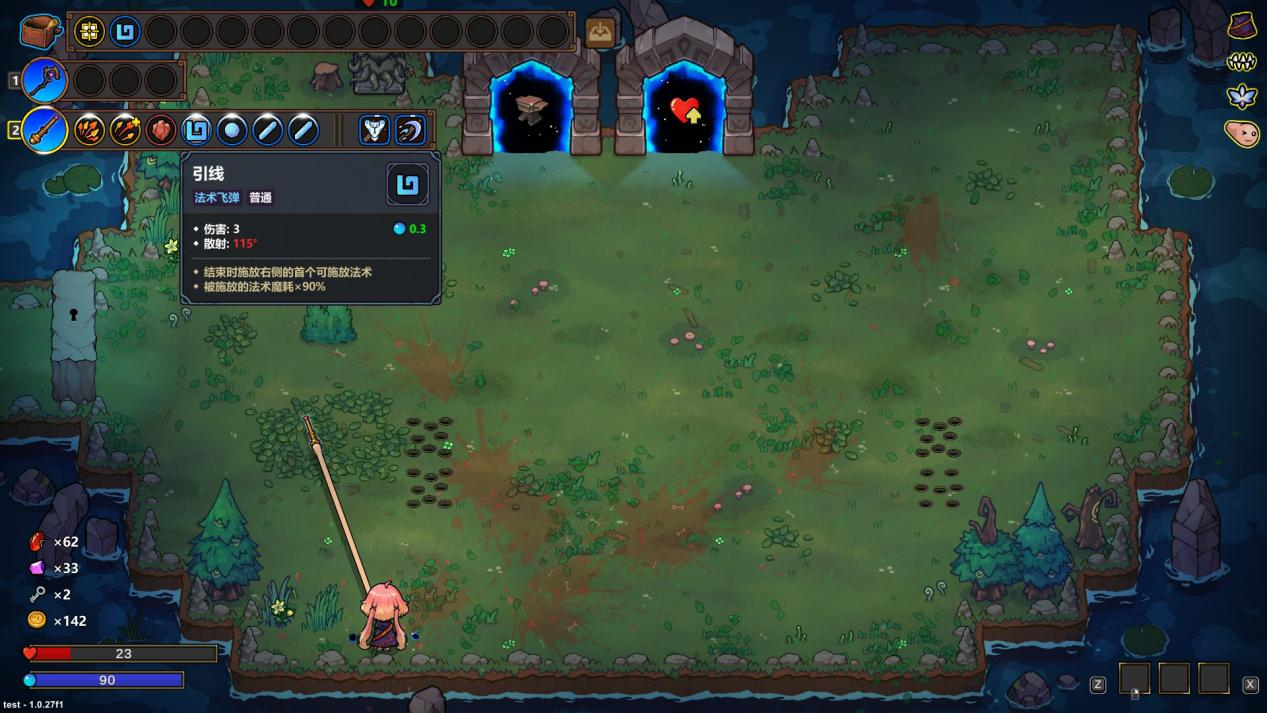This screenshot has width=1267, height=713.
Task: Choose the orange arrows spell with plus sign
Action: (x=125, y=130)
